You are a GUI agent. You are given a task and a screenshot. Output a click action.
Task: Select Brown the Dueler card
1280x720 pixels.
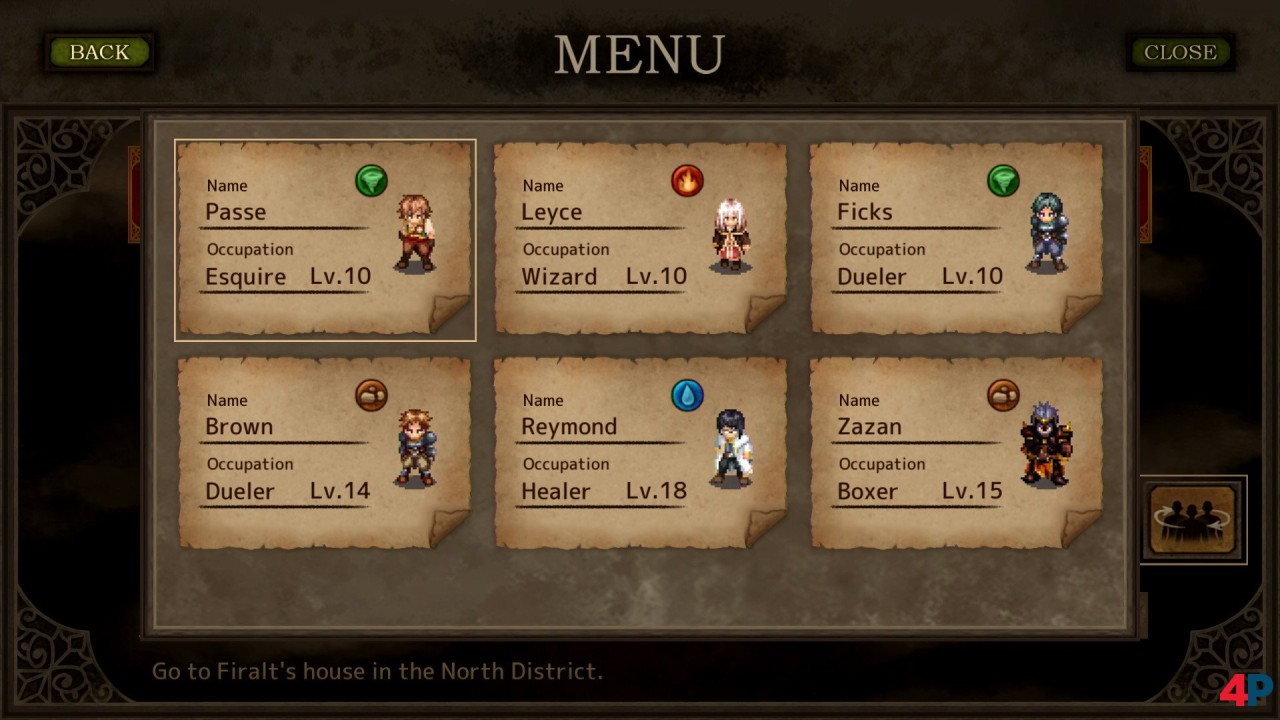coord(324,453)
